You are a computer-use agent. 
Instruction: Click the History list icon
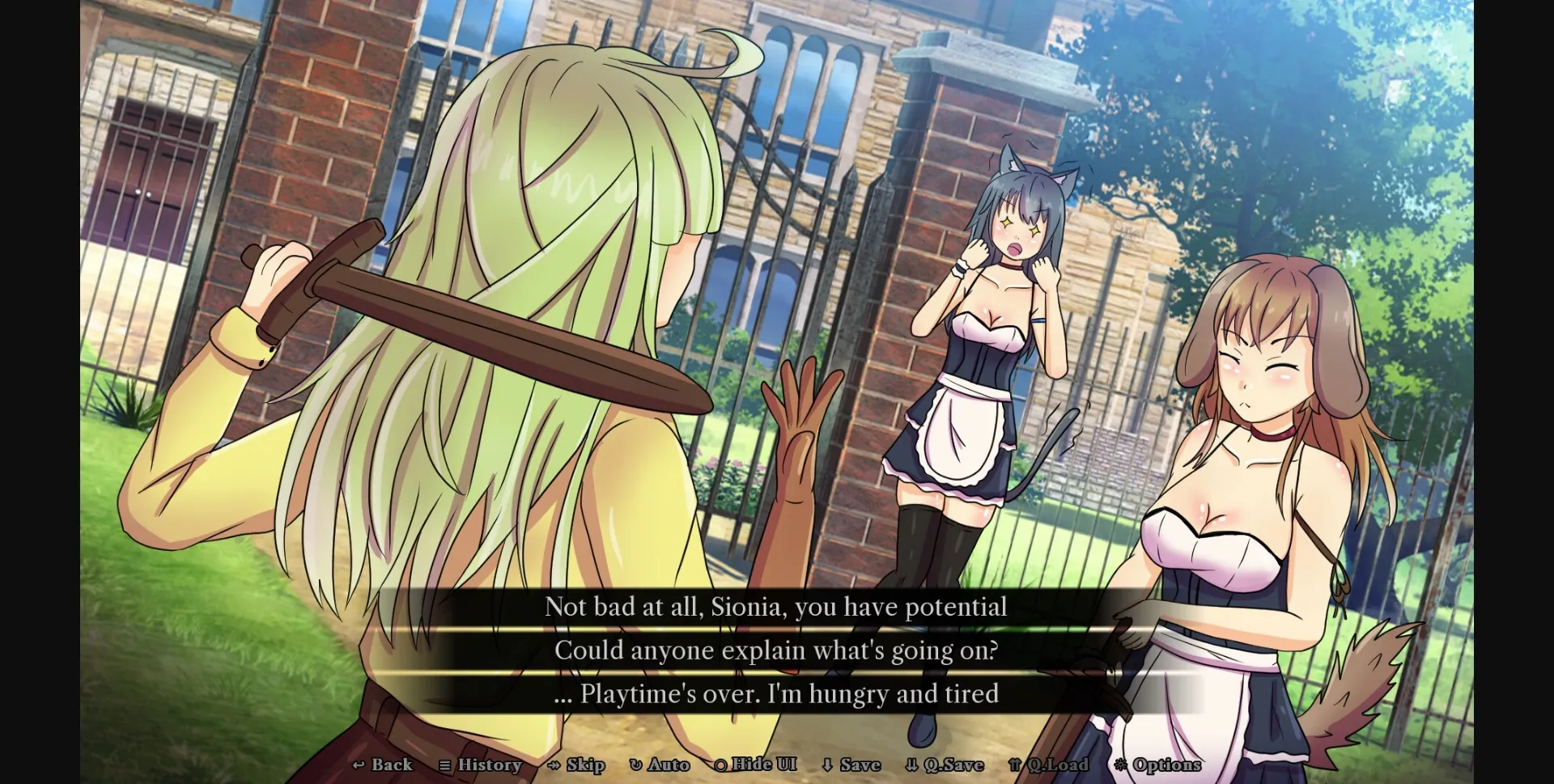tap(444, 765)
